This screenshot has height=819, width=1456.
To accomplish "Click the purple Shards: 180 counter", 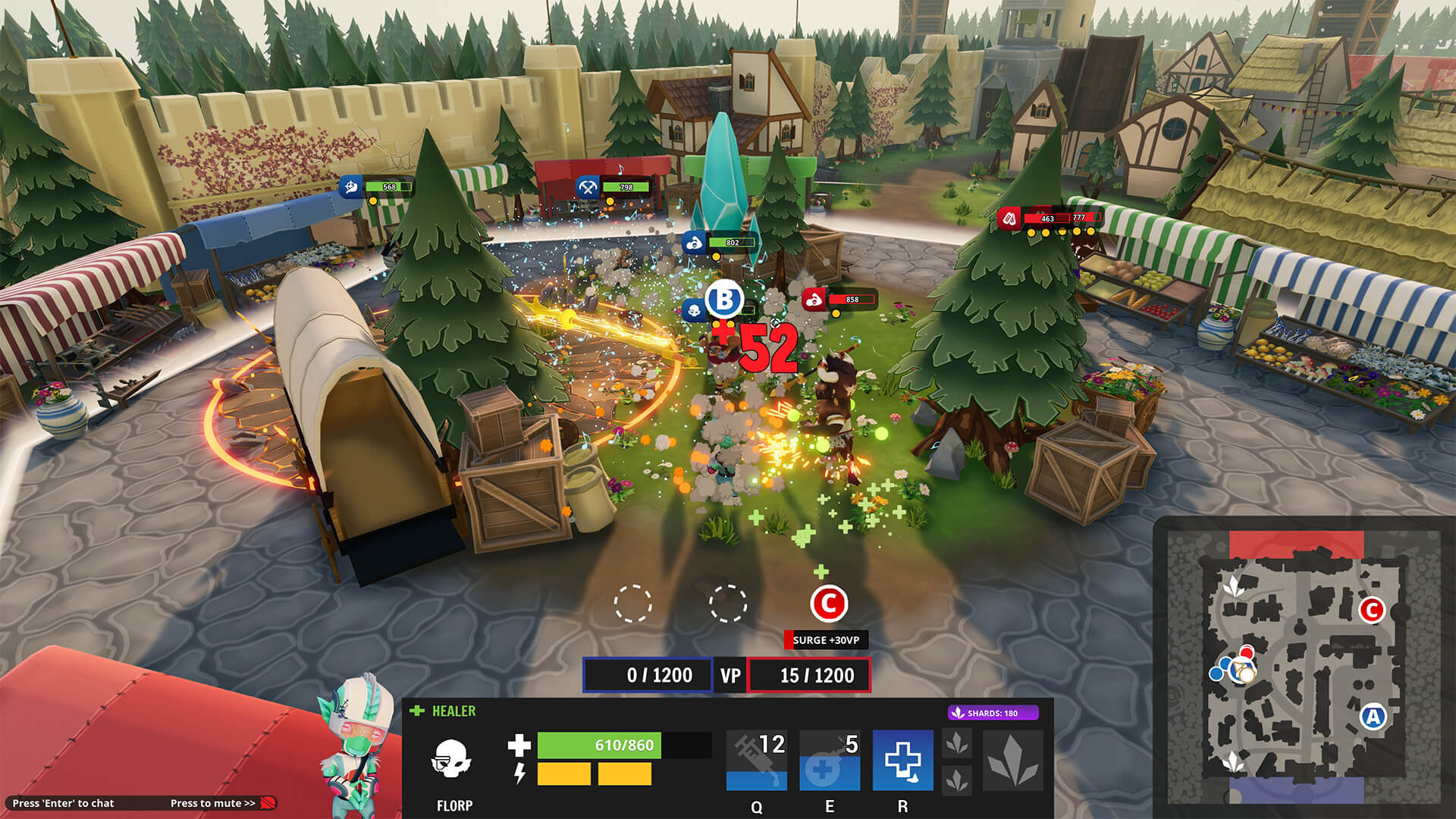I will tap(993, 713).
